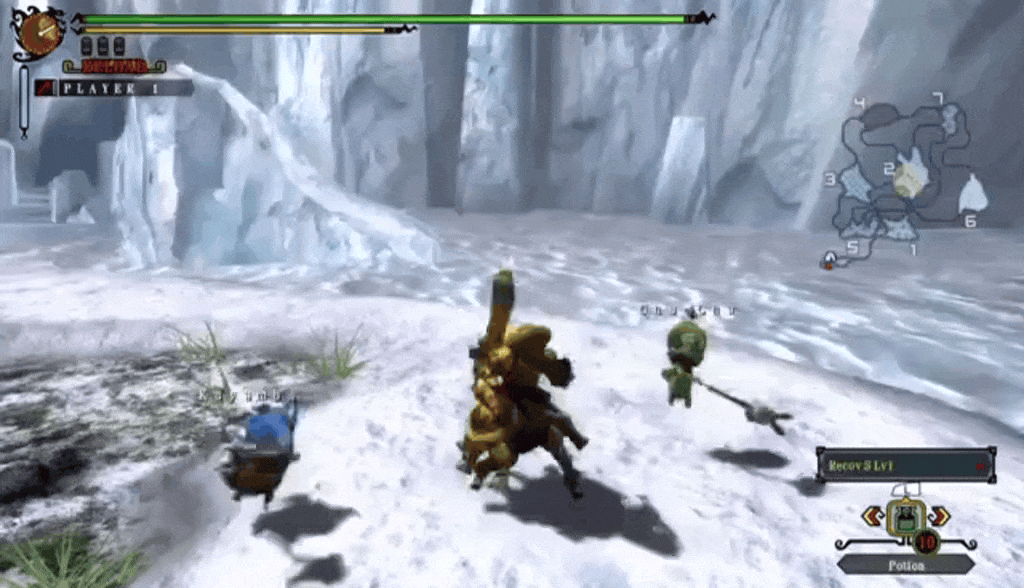Click the Potion item name label
The width and height of the screenshot is (1024, 588).
click(x=905, y=565)
